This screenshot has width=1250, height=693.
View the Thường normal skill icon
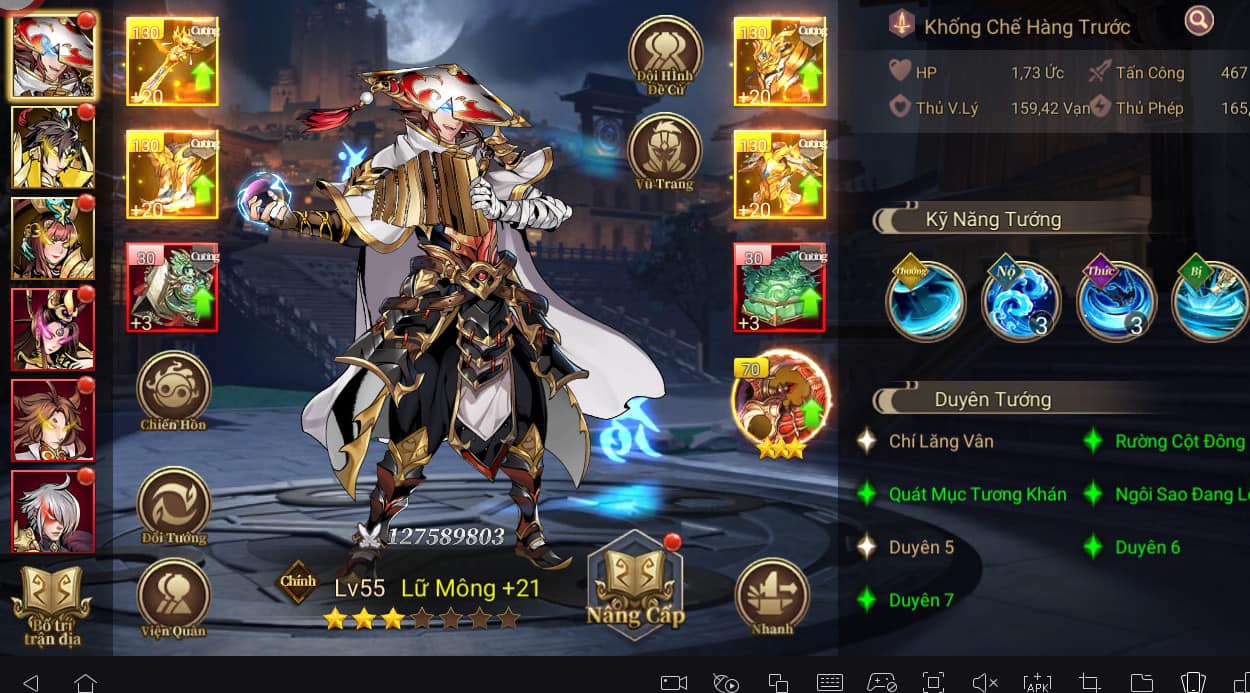[x=925, y=300]
